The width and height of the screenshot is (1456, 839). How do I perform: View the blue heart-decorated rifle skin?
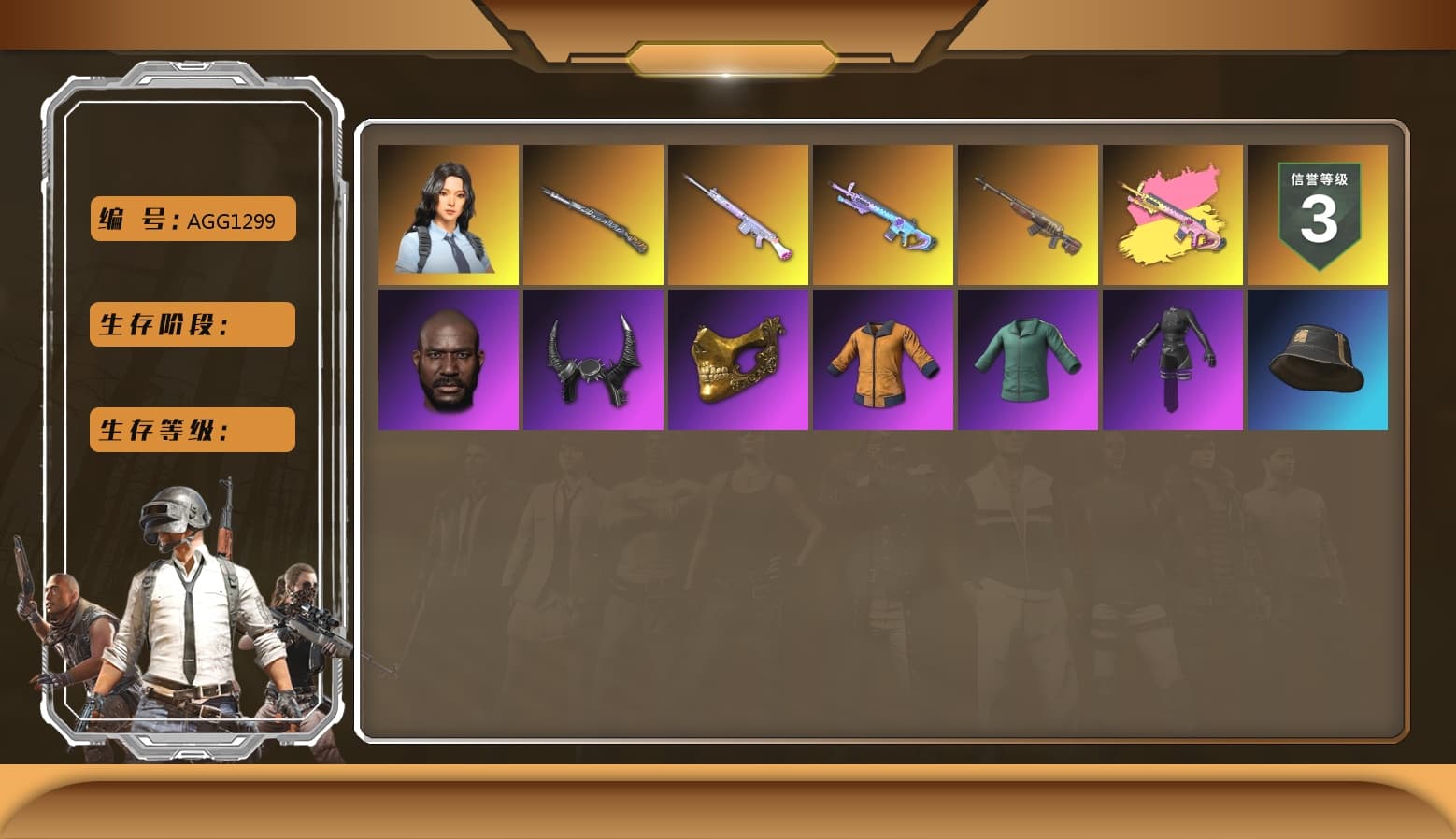(883, 214)
